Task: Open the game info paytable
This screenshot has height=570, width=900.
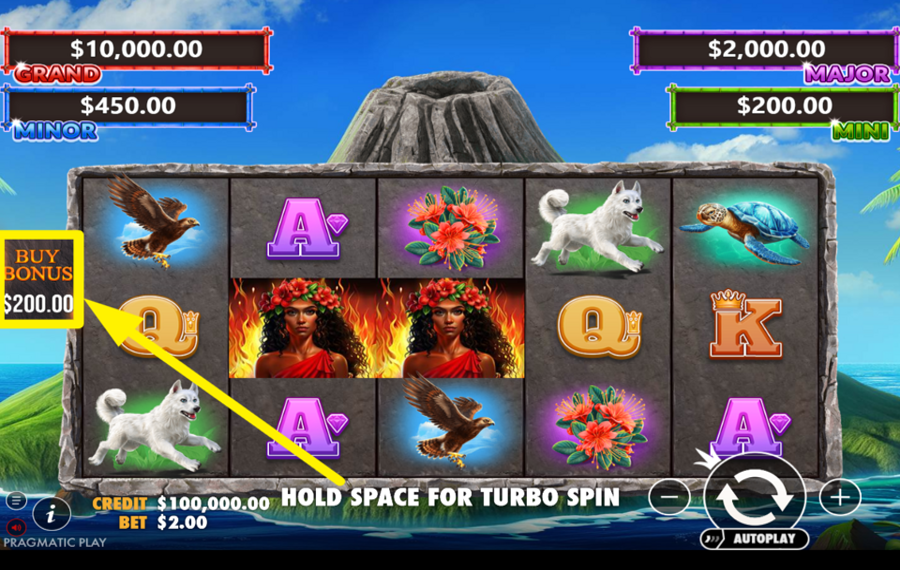Action: pos(51,514)
